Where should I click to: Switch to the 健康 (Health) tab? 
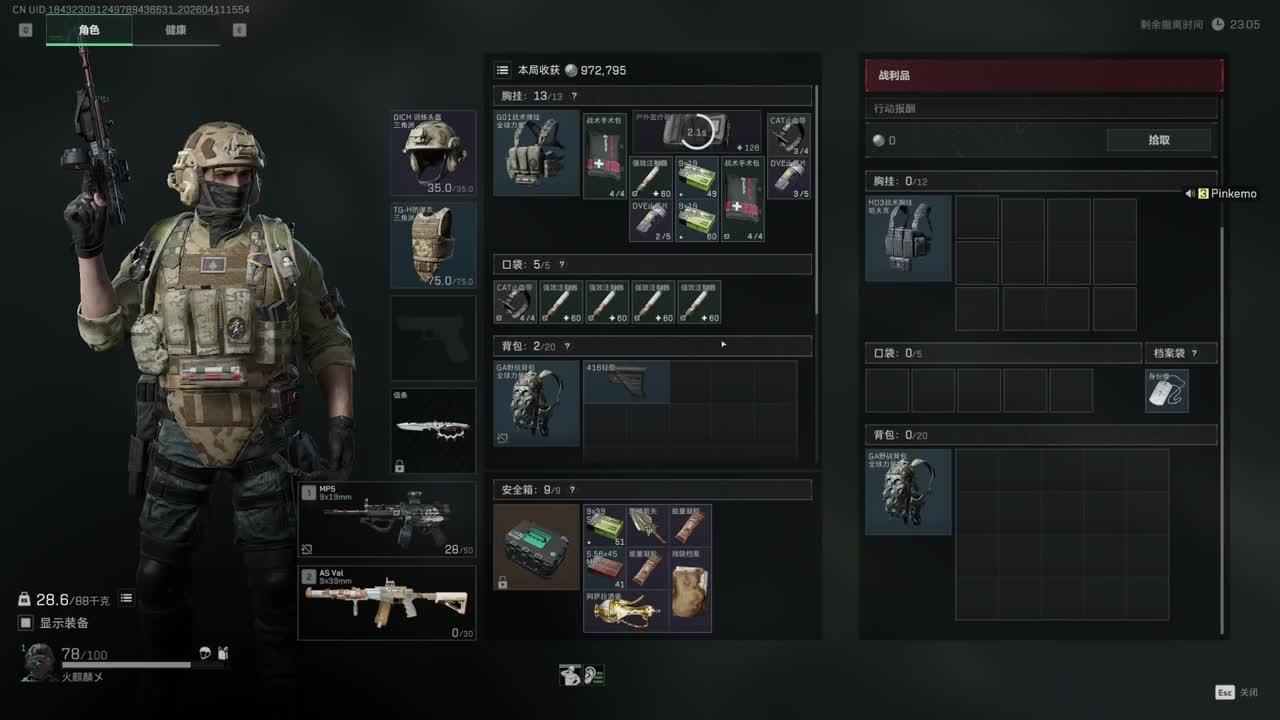pos(175,30)
